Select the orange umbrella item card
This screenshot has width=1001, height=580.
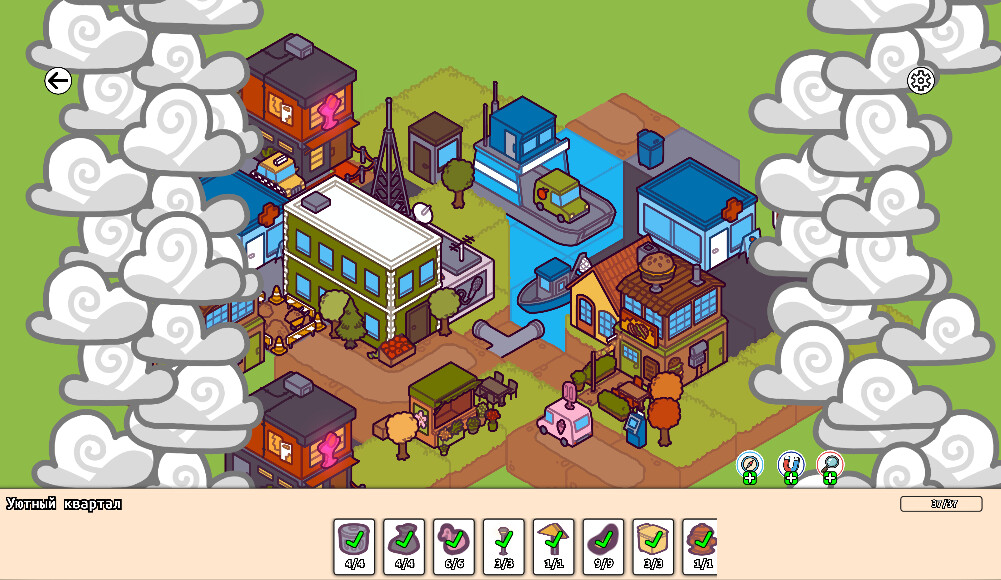[x=553, y=546]
